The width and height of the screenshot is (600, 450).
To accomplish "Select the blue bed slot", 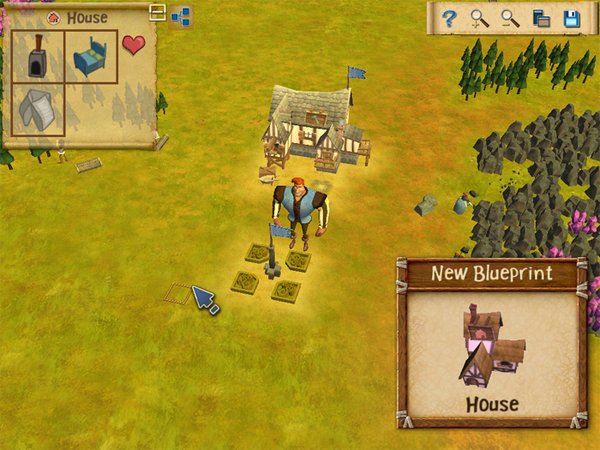I will tap(92, 56).
